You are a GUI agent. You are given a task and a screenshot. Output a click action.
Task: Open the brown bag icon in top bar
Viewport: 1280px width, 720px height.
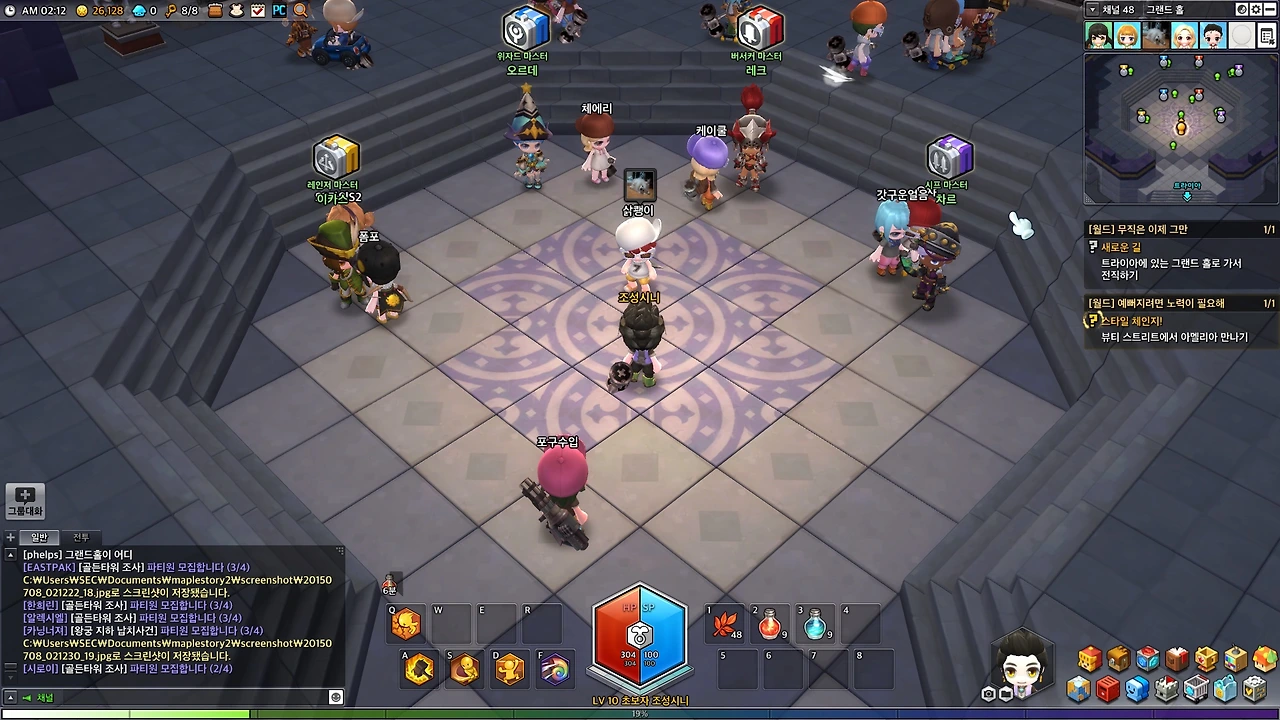tap(215, 10)
